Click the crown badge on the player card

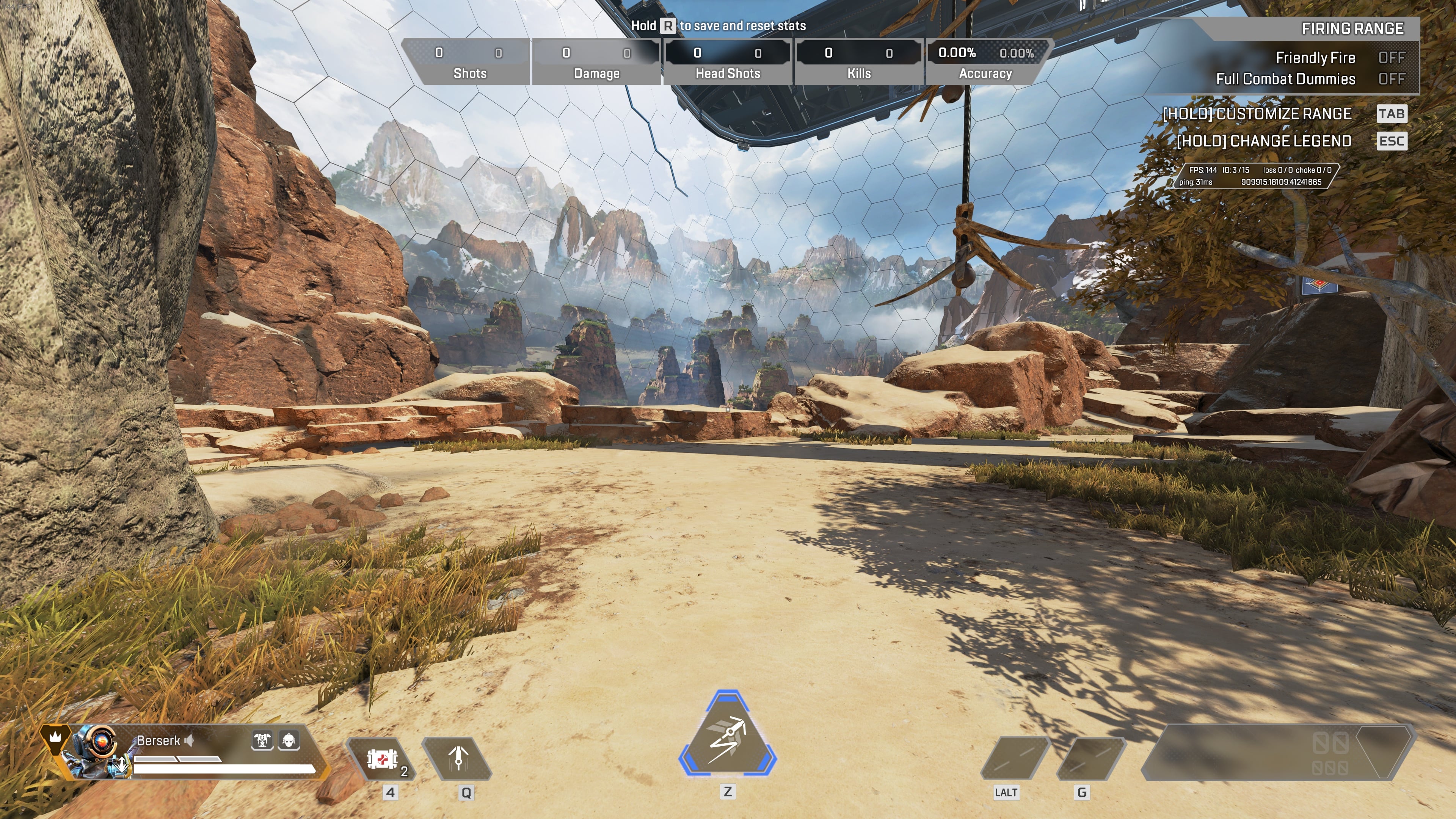click(x=55, y=737)
